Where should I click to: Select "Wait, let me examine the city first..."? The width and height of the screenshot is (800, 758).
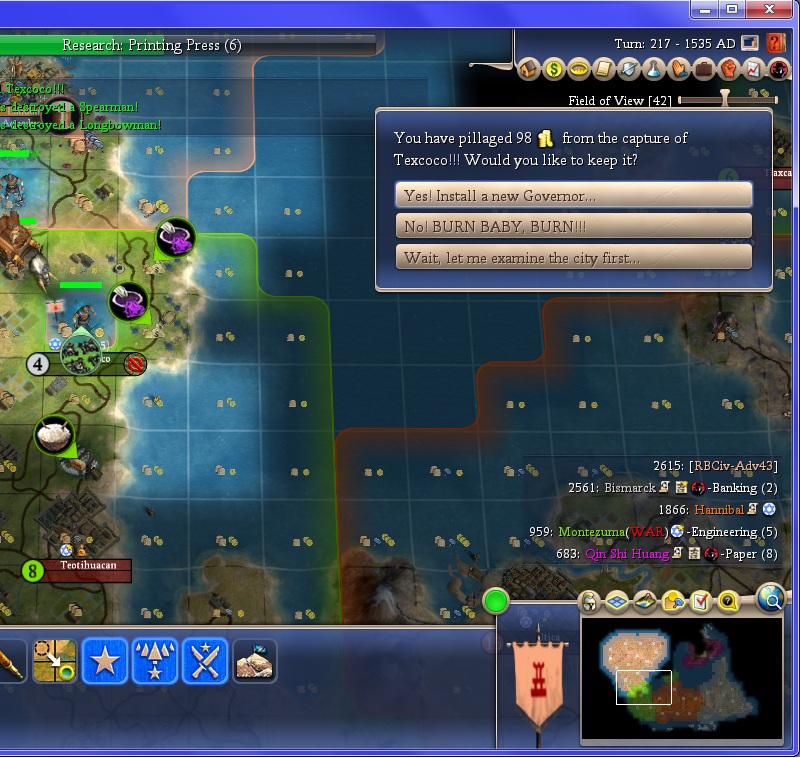[574, 257]
